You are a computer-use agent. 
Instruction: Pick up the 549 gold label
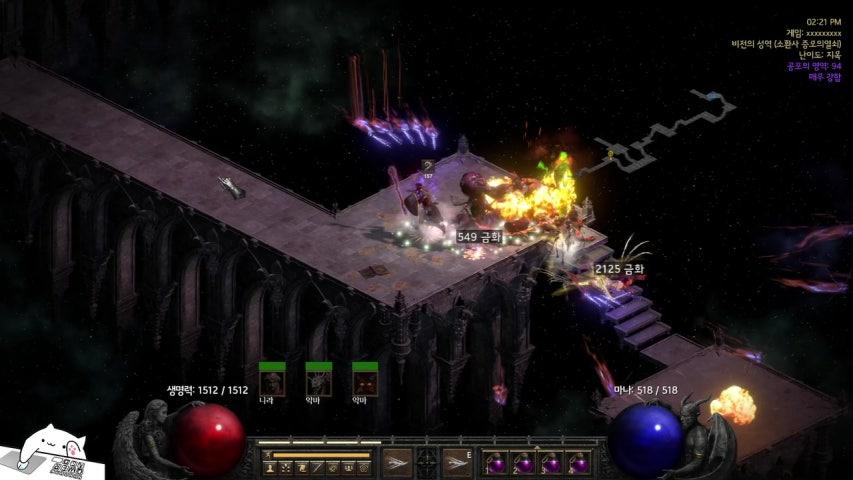pos(478,237)
